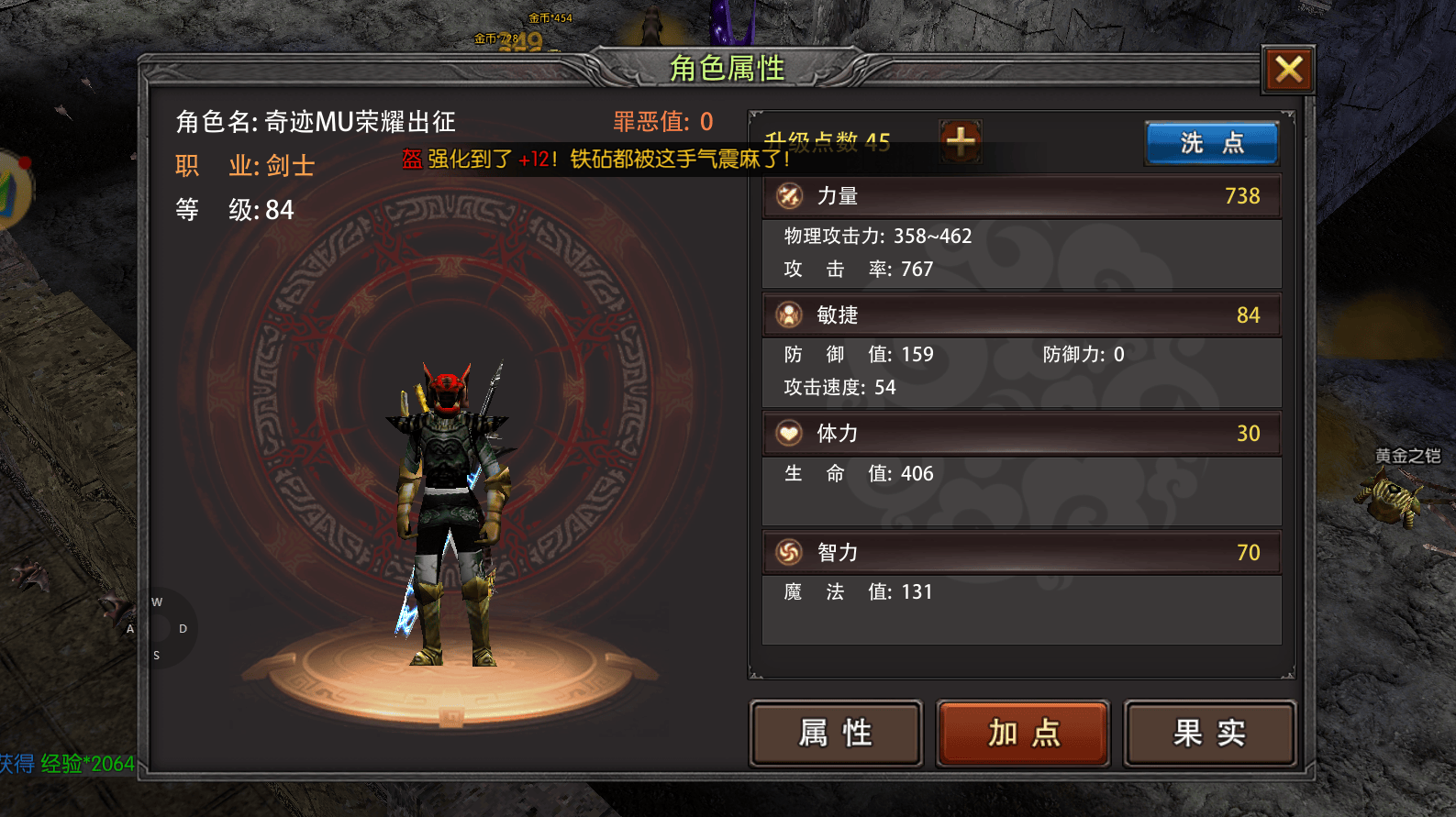This screenshot has height=817, width=1456.
Task: Tap the plus icon beside 升级点数
Action: coord(960,141)
